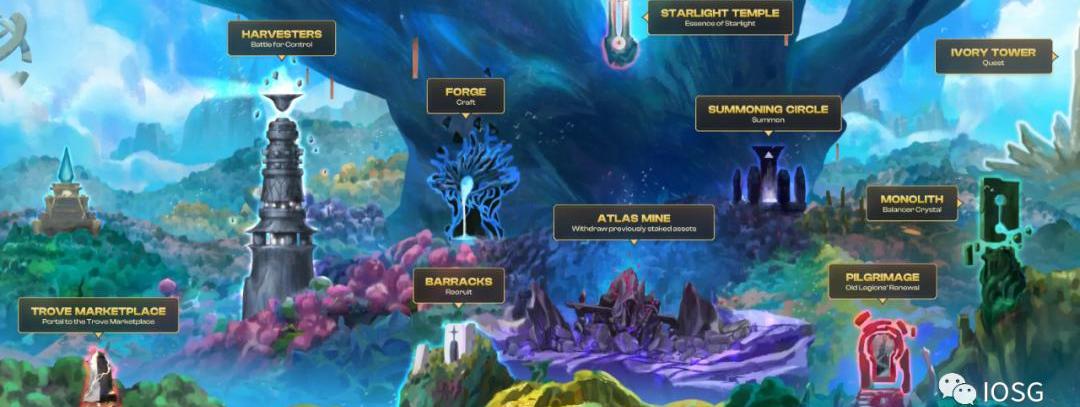Select the Starlight Temple label

(x=720, y=17)
